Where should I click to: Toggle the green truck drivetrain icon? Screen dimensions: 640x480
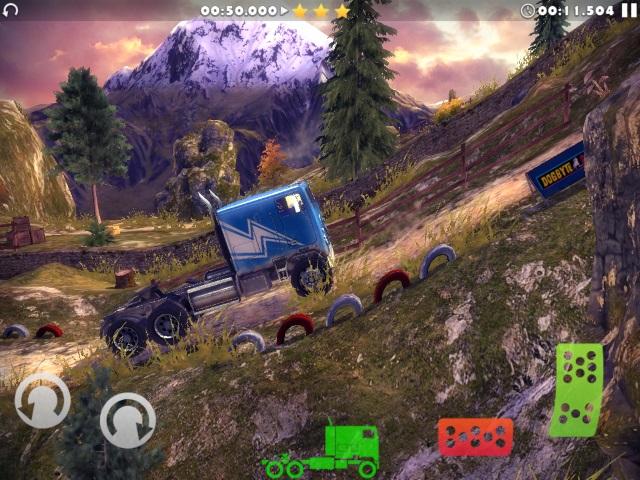pyautogui.click(x=322, y=450)
